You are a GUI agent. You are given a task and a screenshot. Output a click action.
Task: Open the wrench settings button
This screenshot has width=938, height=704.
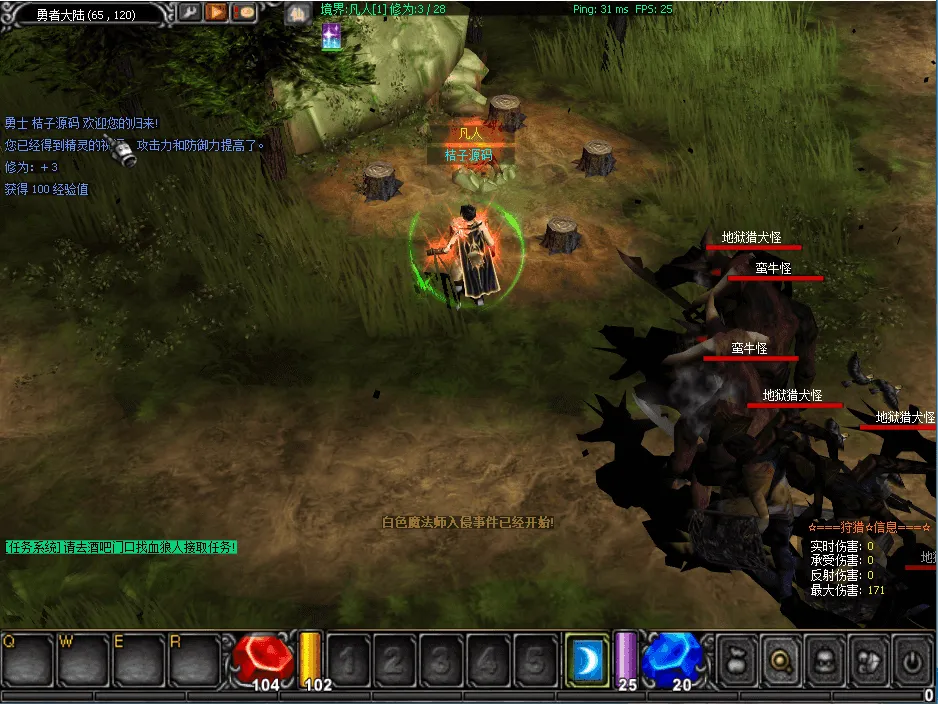(x=189, y=13)
